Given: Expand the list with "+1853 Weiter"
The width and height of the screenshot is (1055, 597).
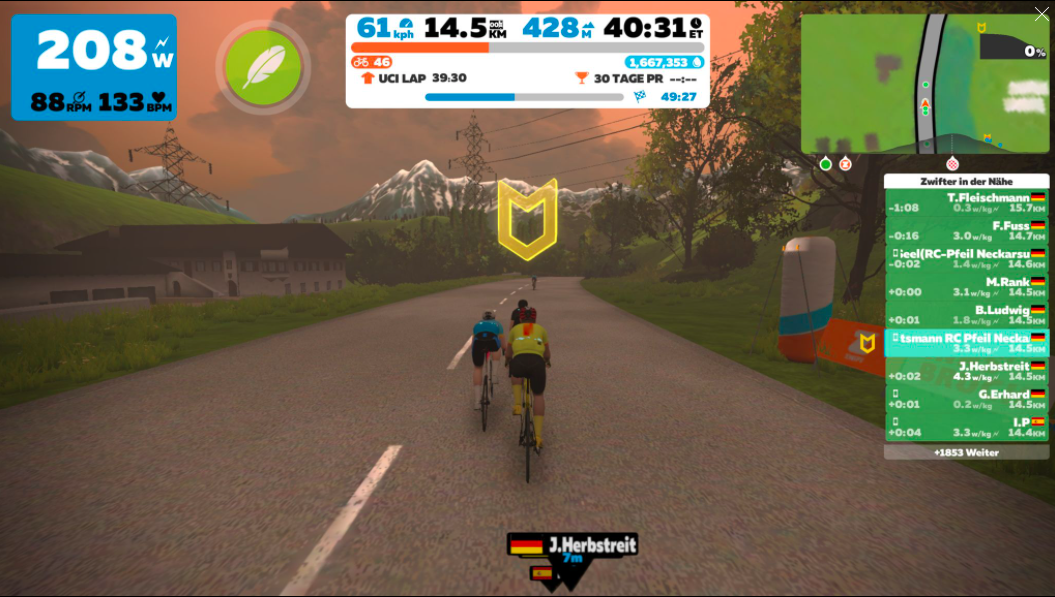Looking at the screenshot, I should [x=966, y=452].
